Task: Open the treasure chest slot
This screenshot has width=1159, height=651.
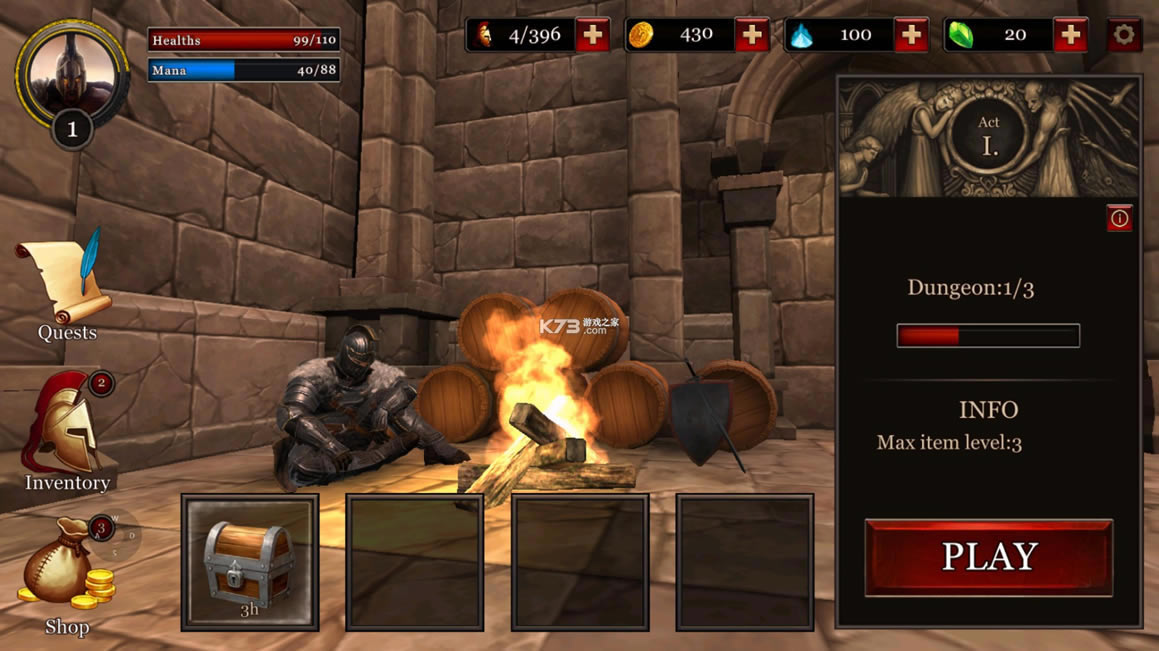Action: pyautogui.click(x=249, y=562)
